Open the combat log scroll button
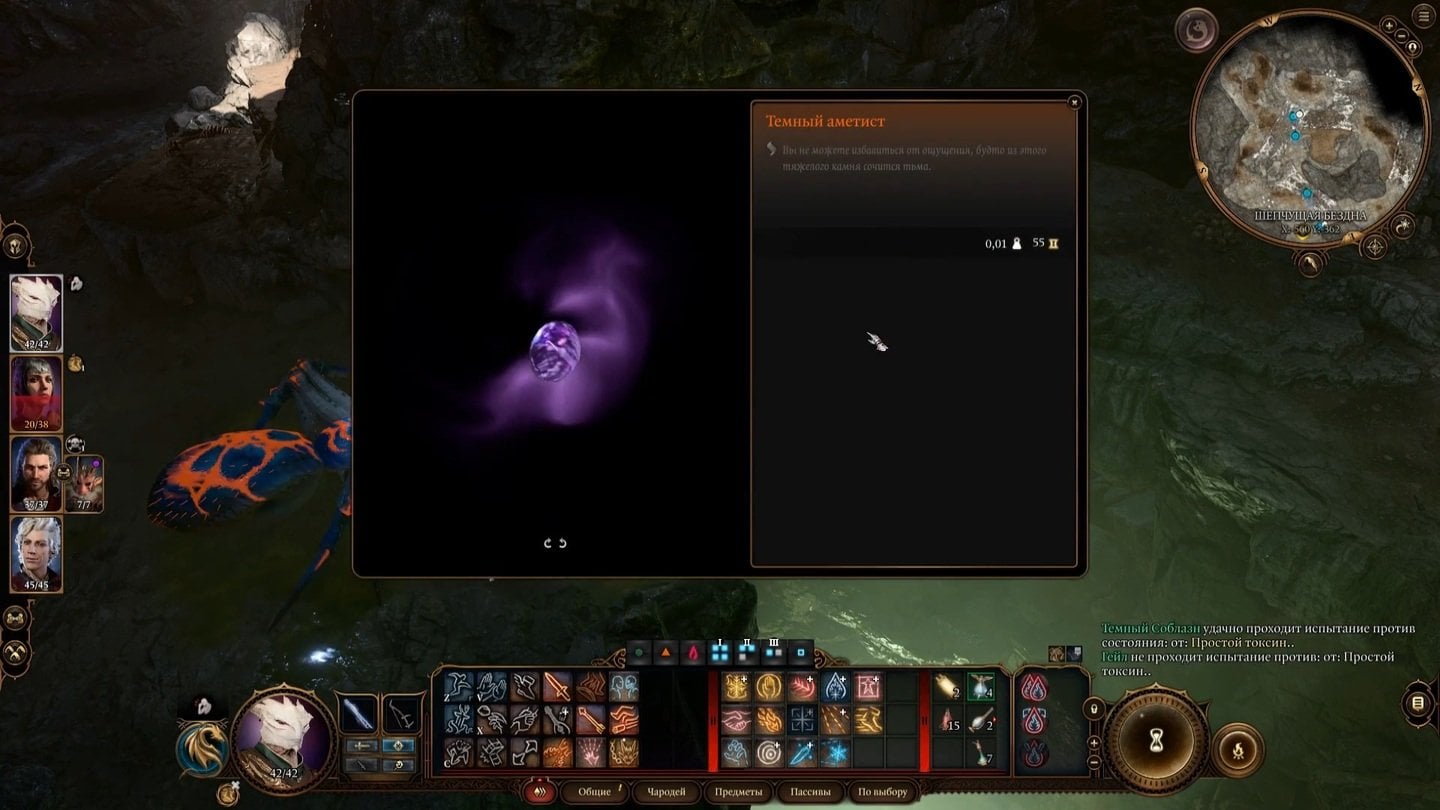The width and height of the screenshot is (1440, 810). pos(1417,703)
